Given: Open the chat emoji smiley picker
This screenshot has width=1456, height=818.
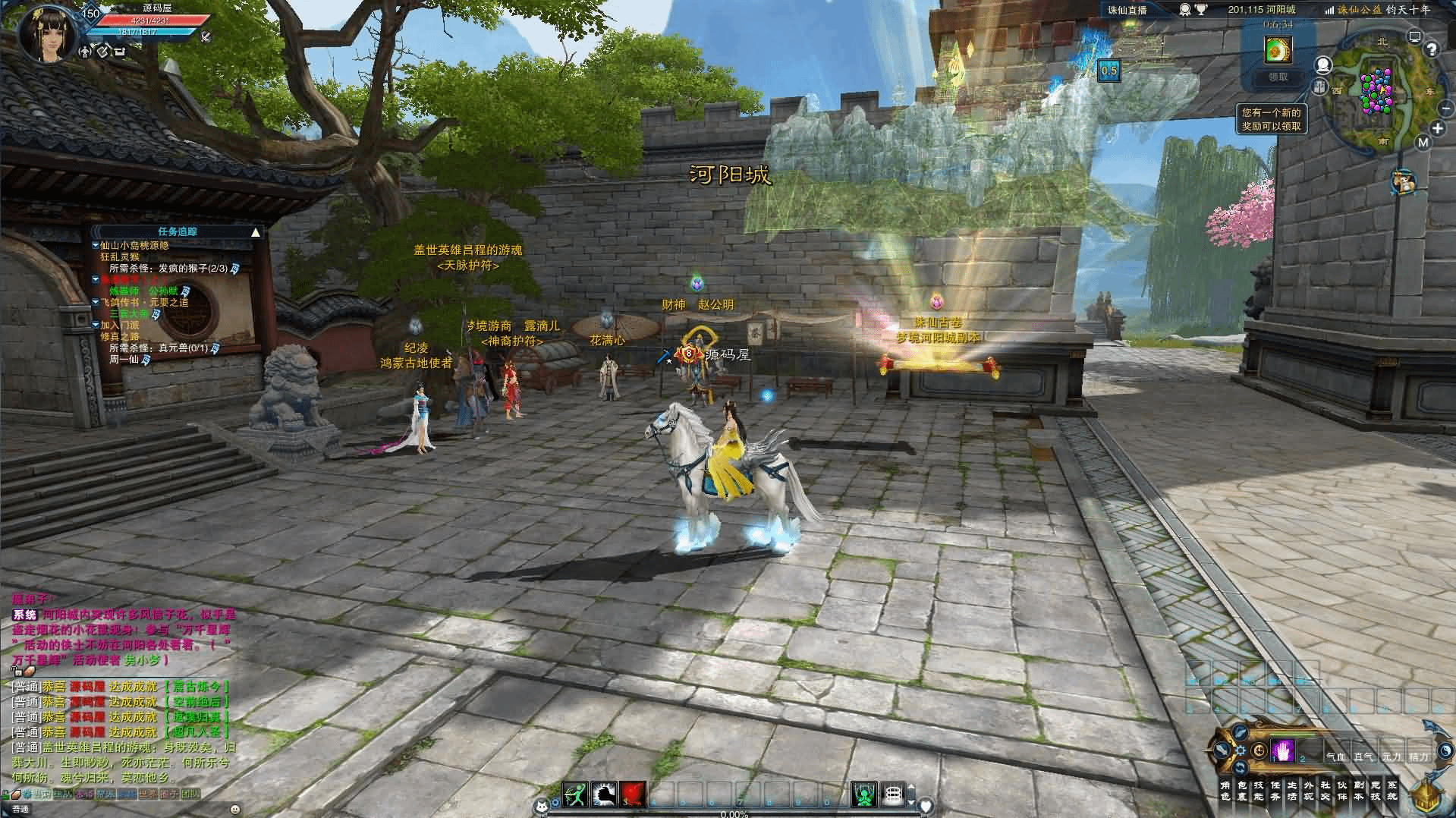Looking at the screenshot, I should 234,810.
